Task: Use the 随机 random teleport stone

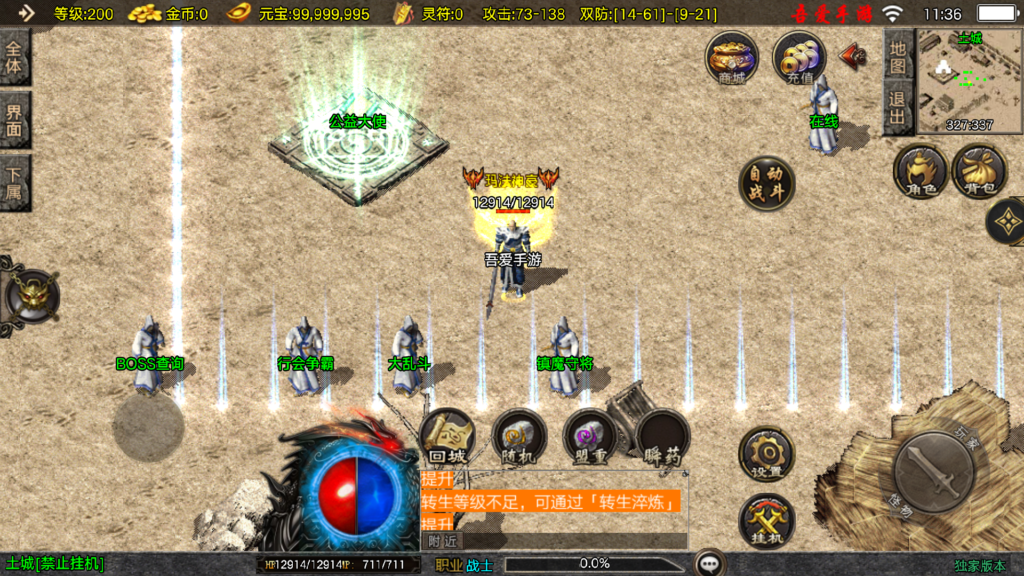Action: pyautogui.click(x=519, y=436)
